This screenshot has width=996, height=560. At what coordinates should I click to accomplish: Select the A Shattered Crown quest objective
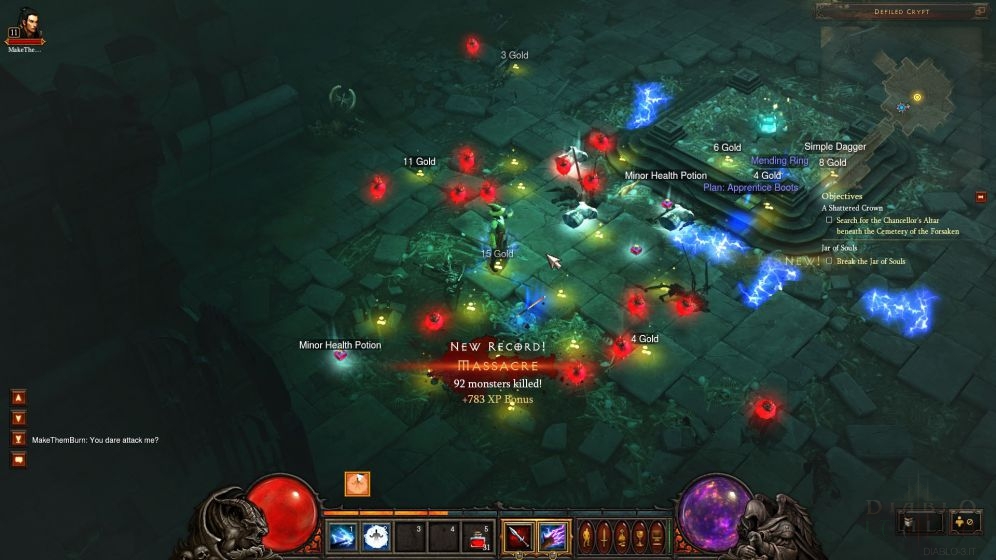(853, 208)
